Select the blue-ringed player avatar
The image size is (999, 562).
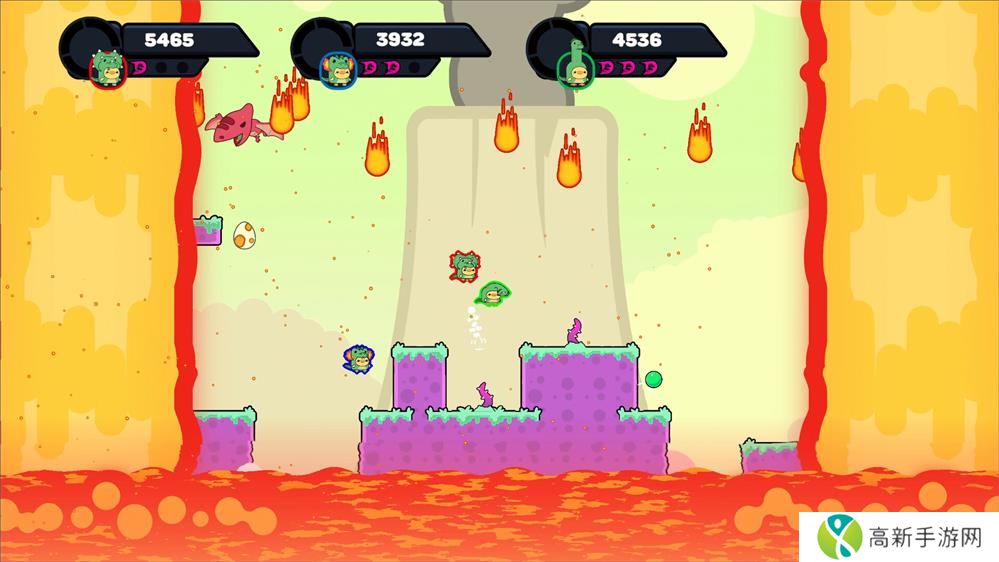coord(337,68)
